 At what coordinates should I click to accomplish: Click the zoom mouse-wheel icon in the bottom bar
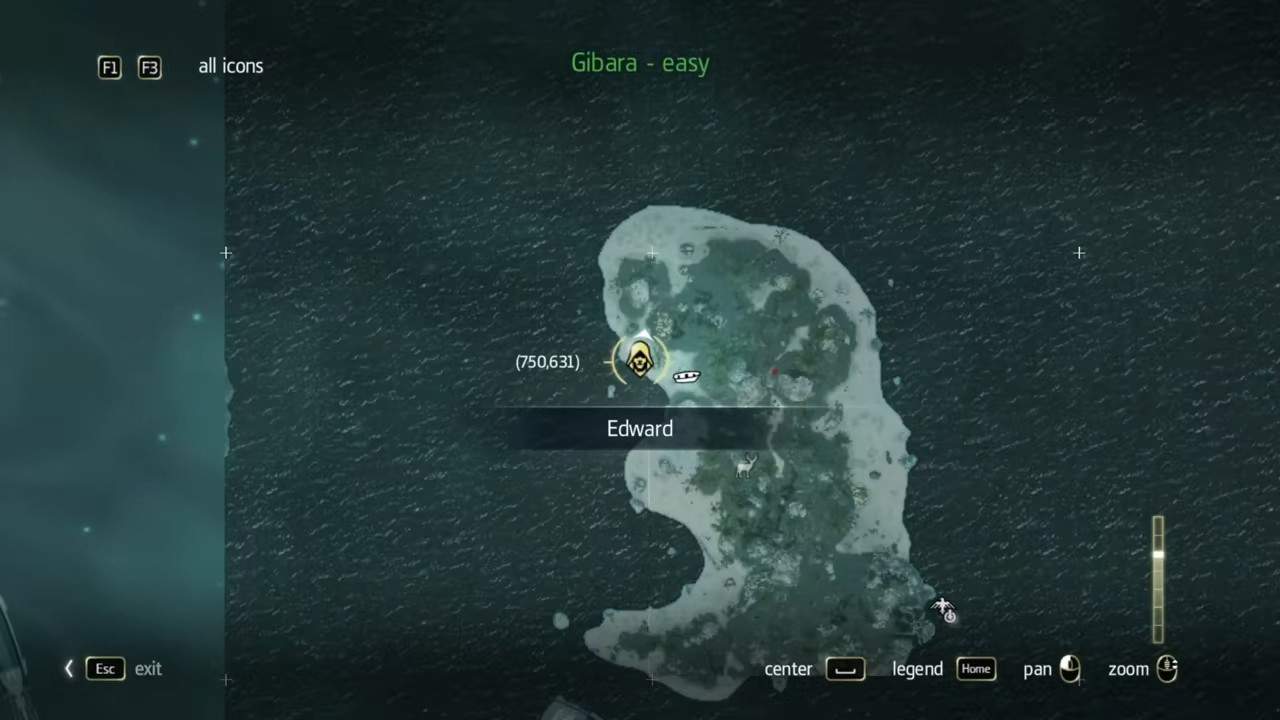[1168, 669]
